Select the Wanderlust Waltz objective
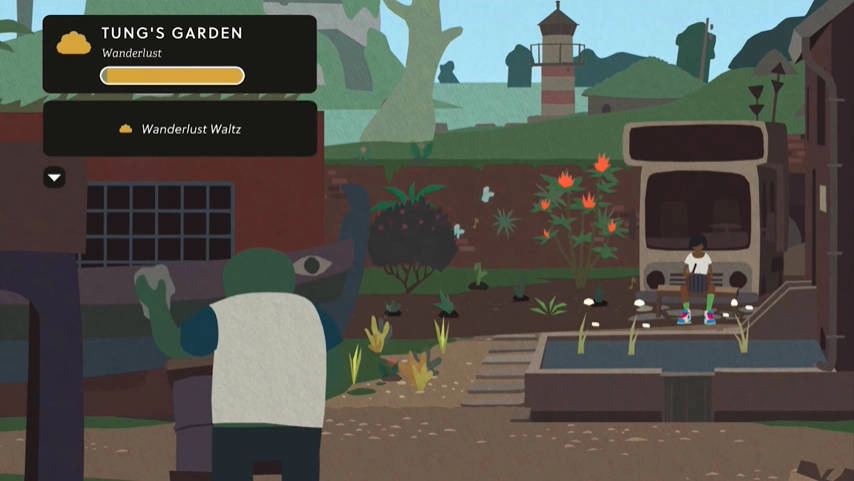The width and height of the screenshot is (854, 481). point(180,129)
